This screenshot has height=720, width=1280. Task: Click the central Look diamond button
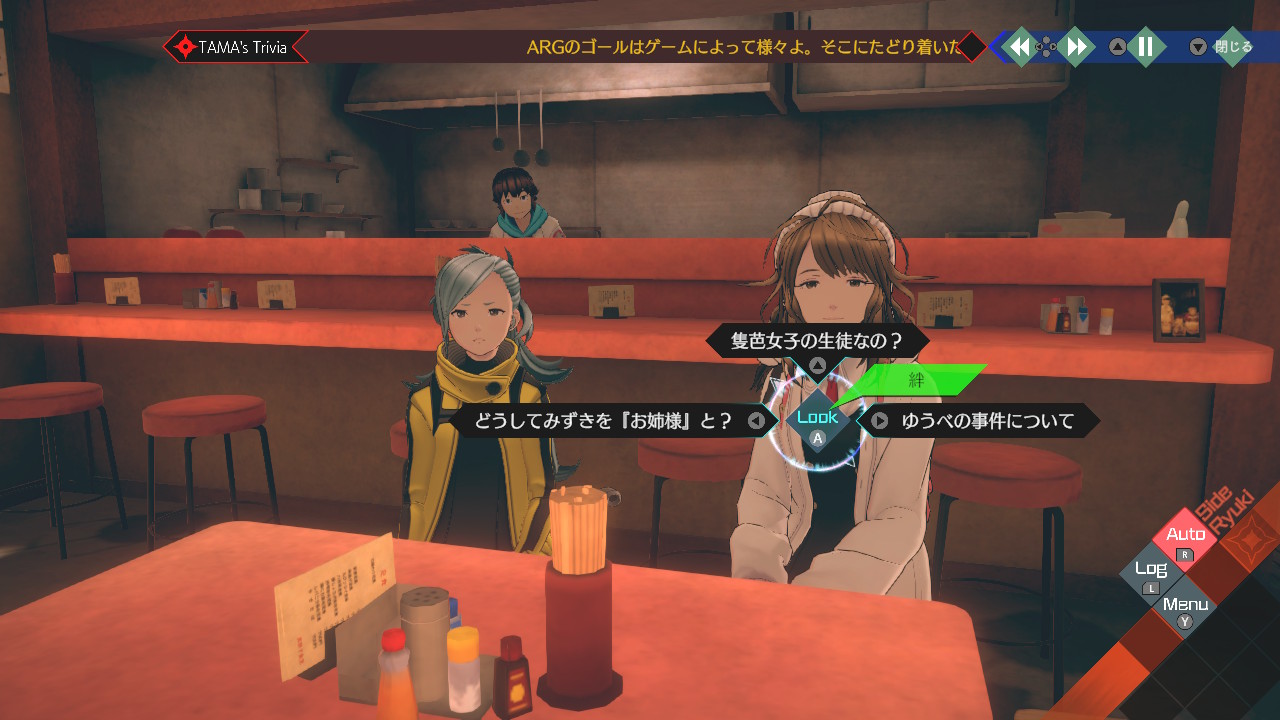[x=817, y=420]
